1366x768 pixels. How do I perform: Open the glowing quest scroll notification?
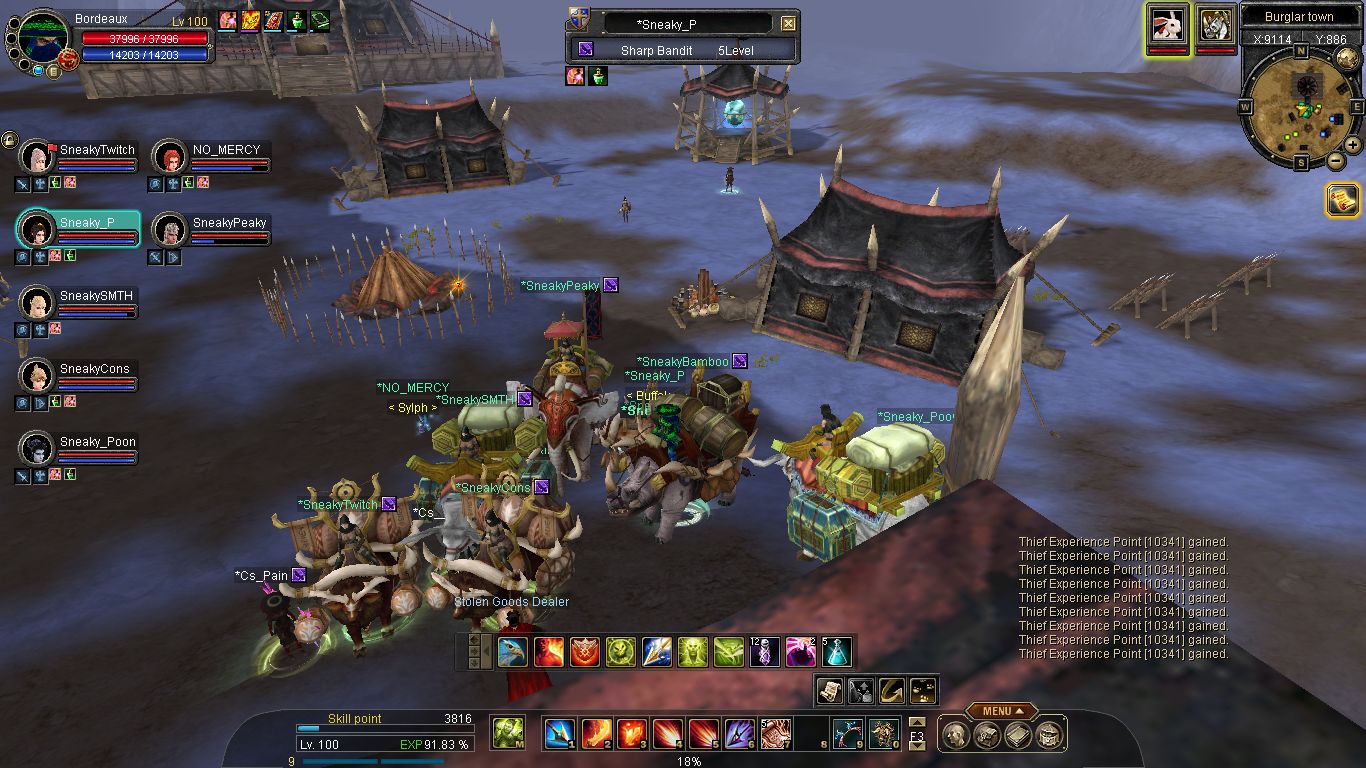click(x=1342, y=200)
